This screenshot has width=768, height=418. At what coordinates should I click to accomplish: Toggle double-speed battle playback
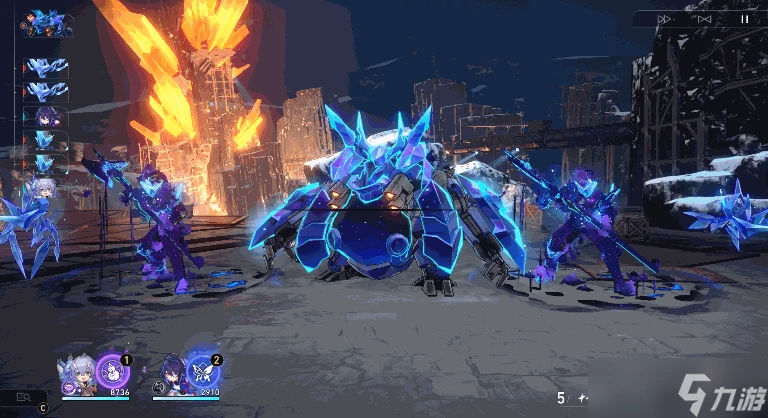coord(665,18)
